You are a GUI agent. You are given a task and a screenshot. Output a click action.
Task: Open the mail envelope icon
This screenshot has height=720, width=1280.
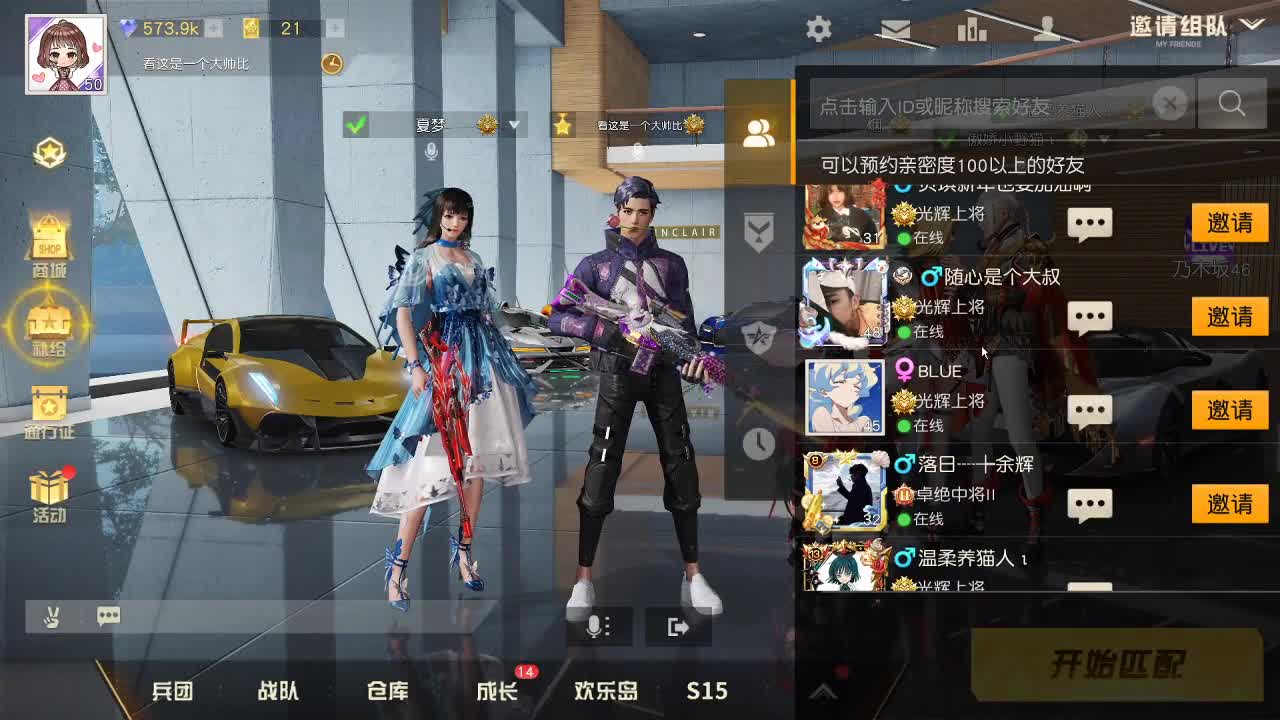pos(895,29)
